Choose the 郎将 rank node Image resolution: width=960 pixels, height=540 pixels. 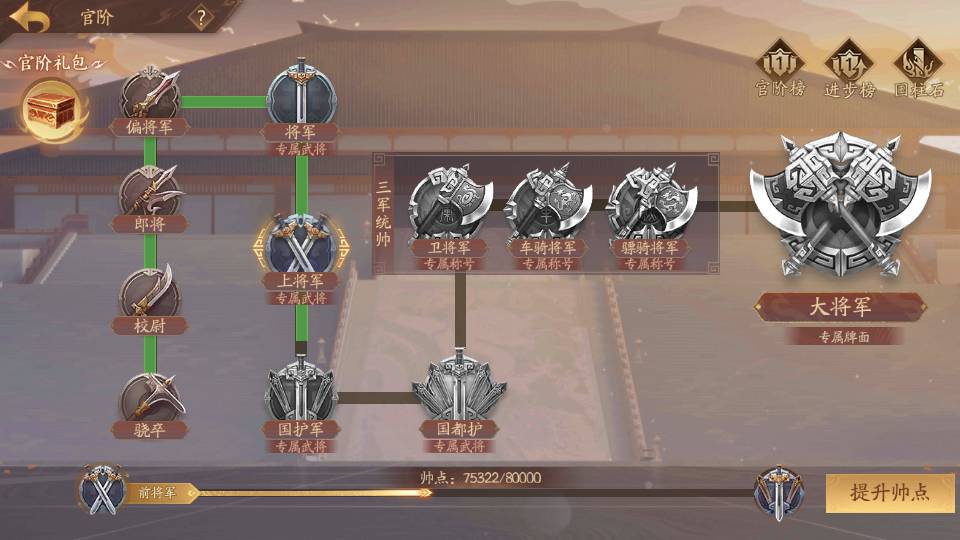[x=150, y=195]
